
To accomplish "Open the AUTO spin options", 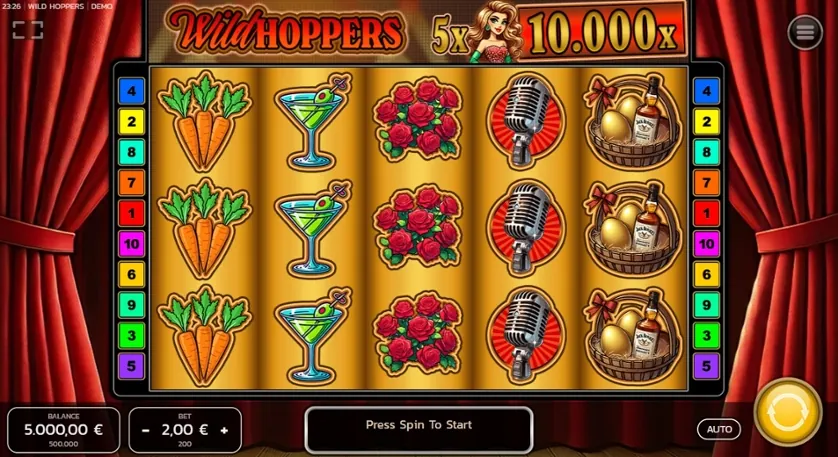I will click(x=719, y=429).
